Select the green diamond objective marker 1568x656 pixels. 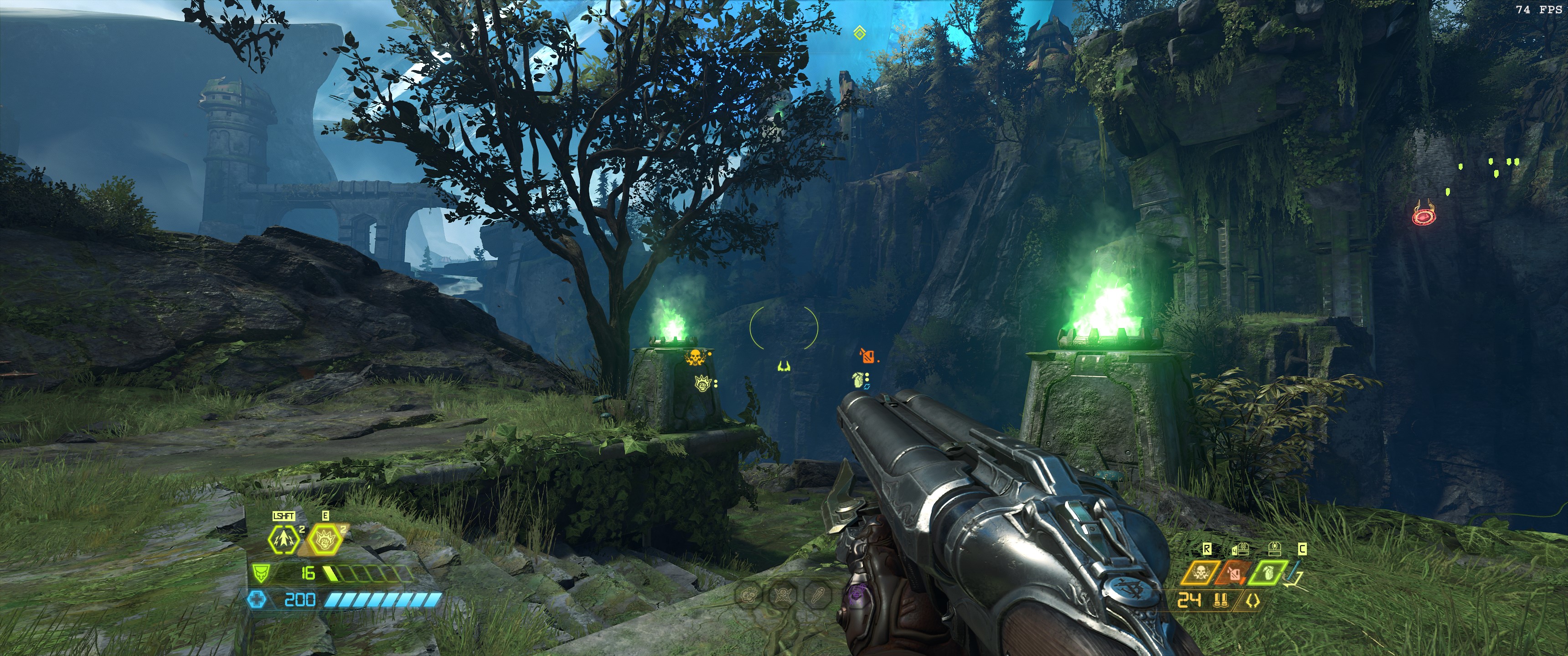[860, 32]
